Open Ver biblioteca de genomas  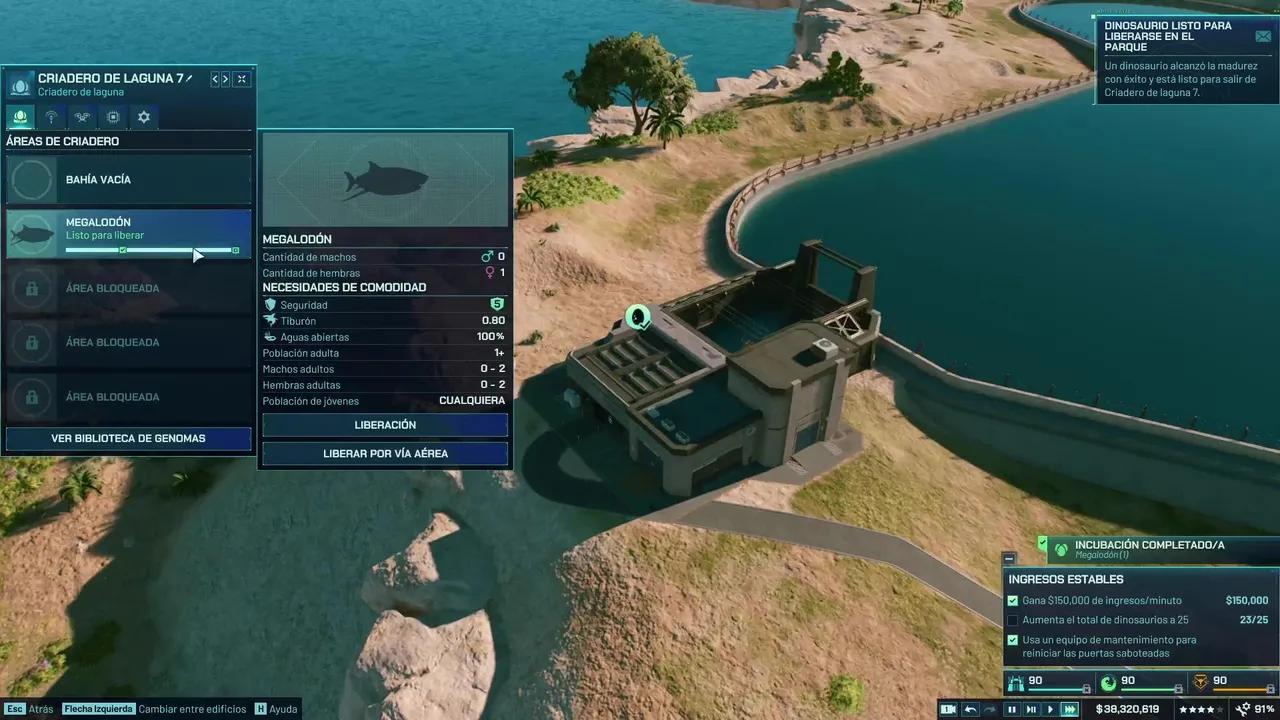(x=128, y=438)
